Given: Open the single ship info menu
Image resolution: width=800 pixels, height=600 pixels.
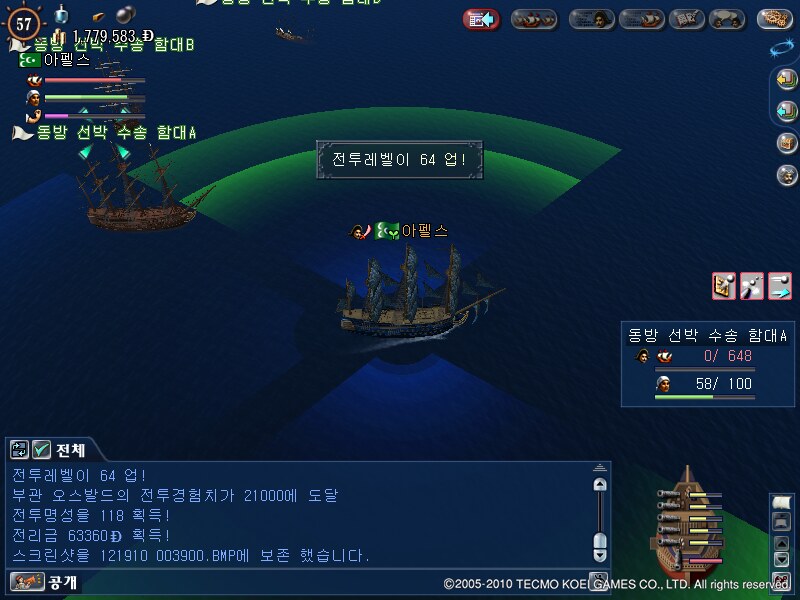Looking at the screenshot, I should click(x=641, y=19).
